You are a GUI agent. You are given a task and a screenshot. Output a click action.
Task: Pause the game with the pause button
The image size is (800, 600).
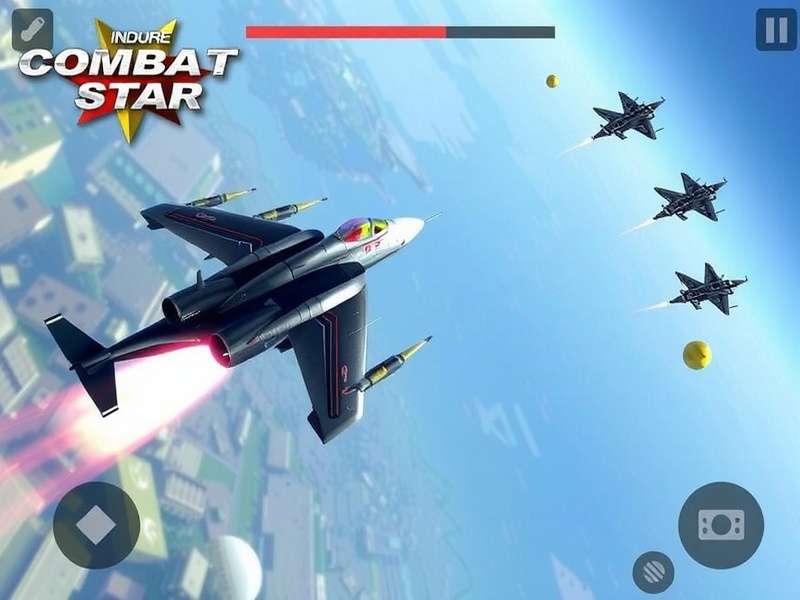tap(776, 30)
